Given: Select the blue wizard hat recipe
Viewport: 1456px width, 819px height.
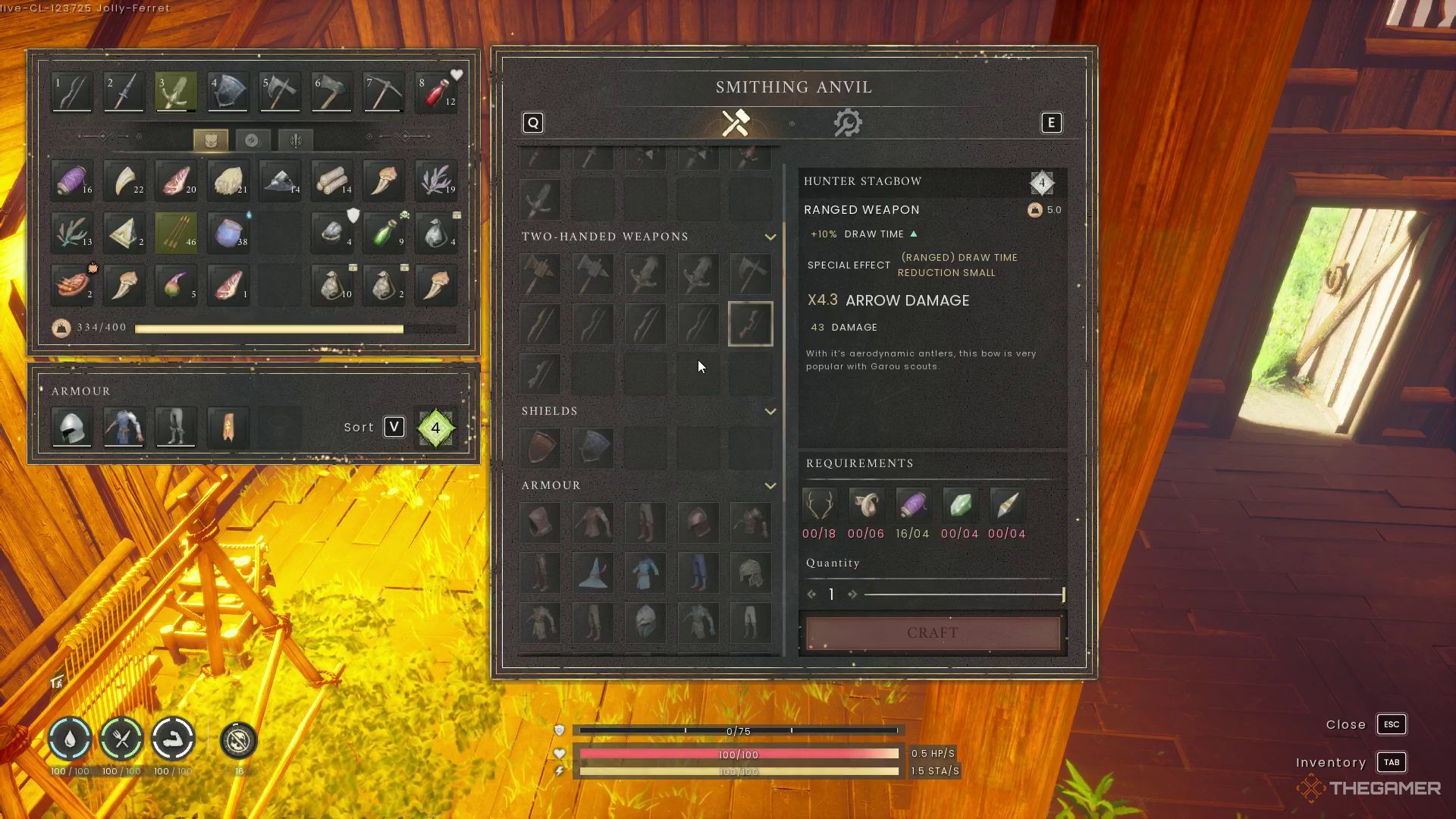Looking at the screenshot, I should [593, 573].
